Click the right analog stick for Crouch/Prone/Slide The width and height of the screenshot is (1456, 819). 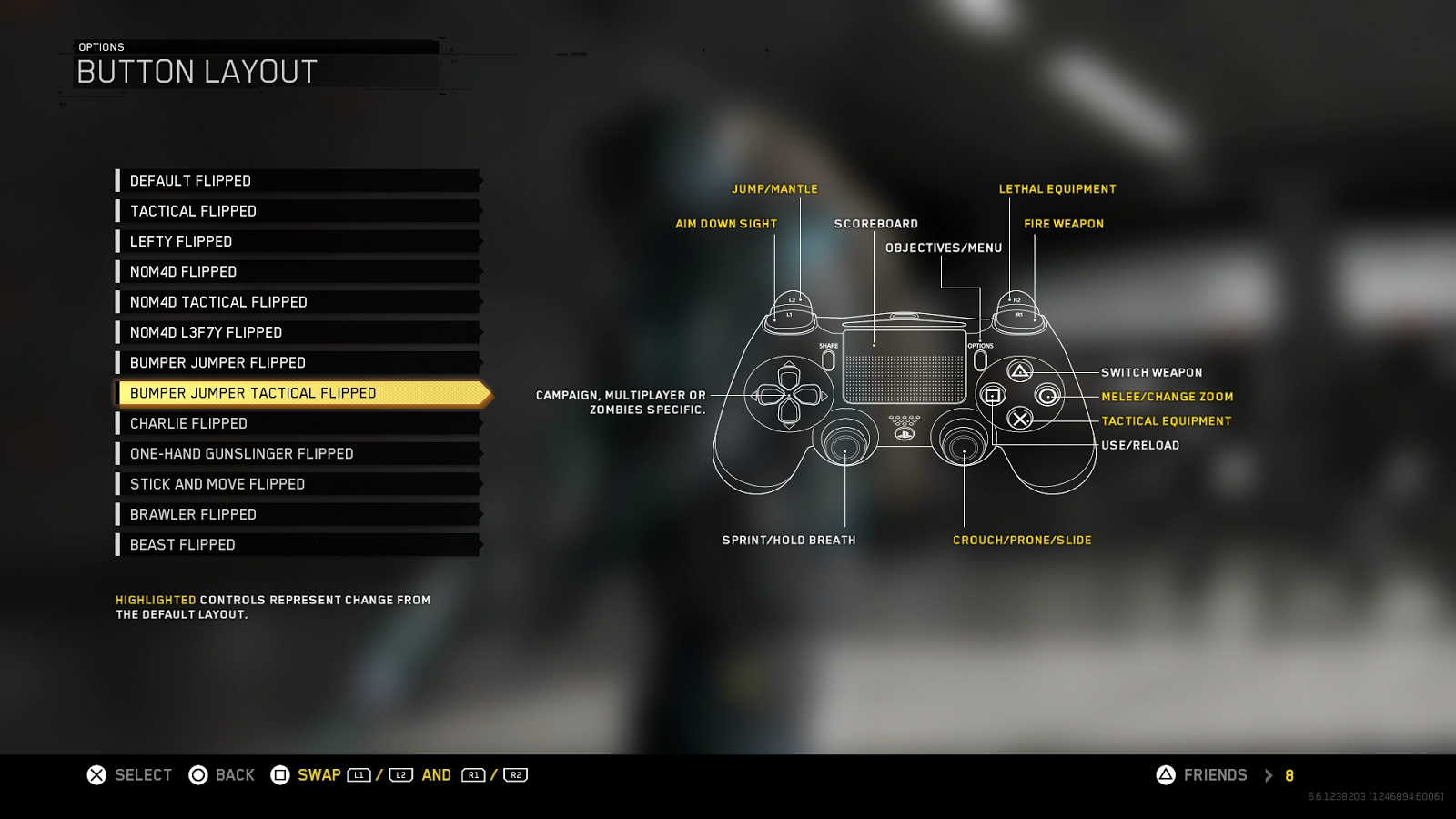(x=963, y=447)
